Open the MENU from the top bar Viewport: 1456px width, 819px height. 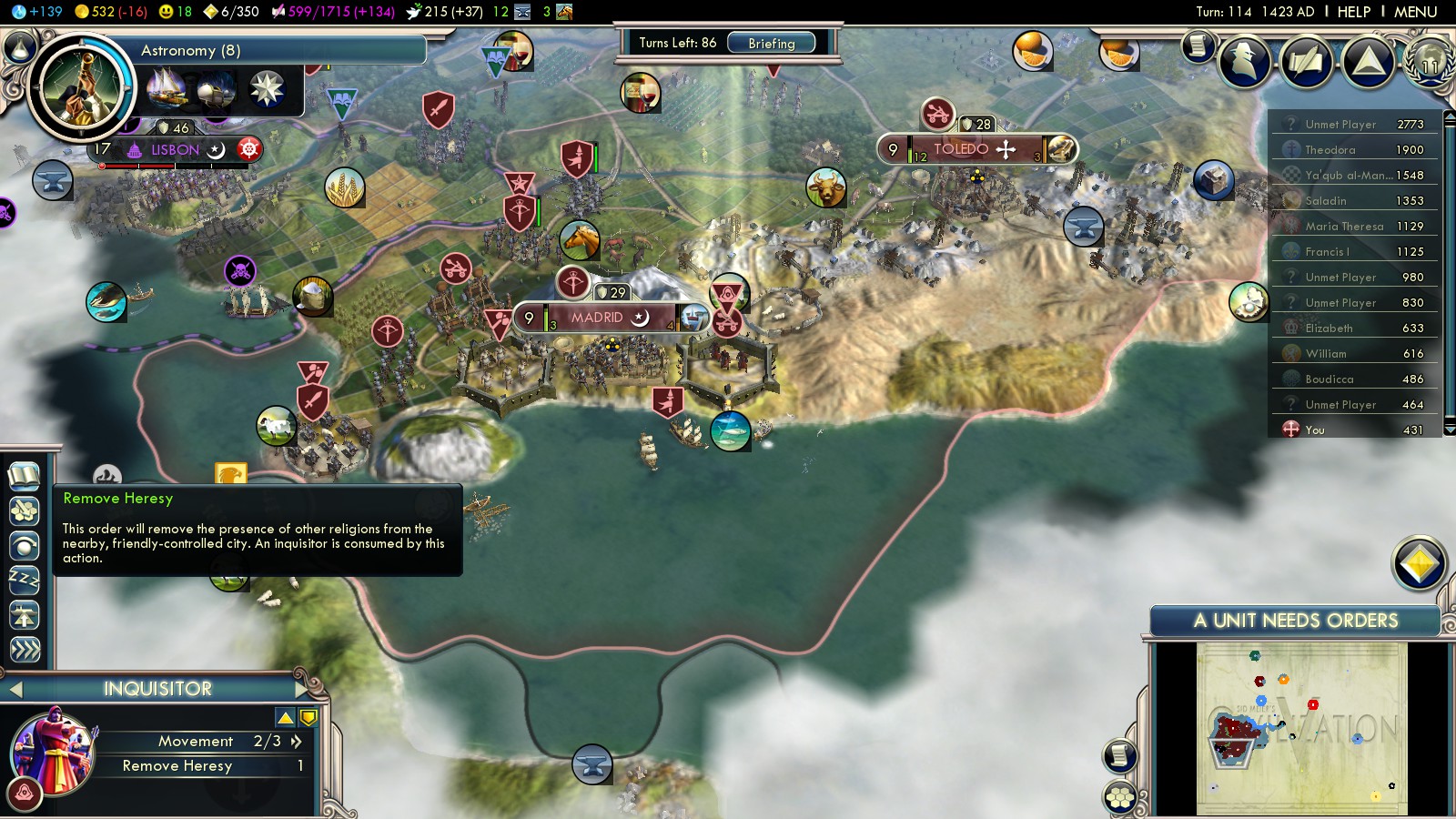click(1415, 12)
